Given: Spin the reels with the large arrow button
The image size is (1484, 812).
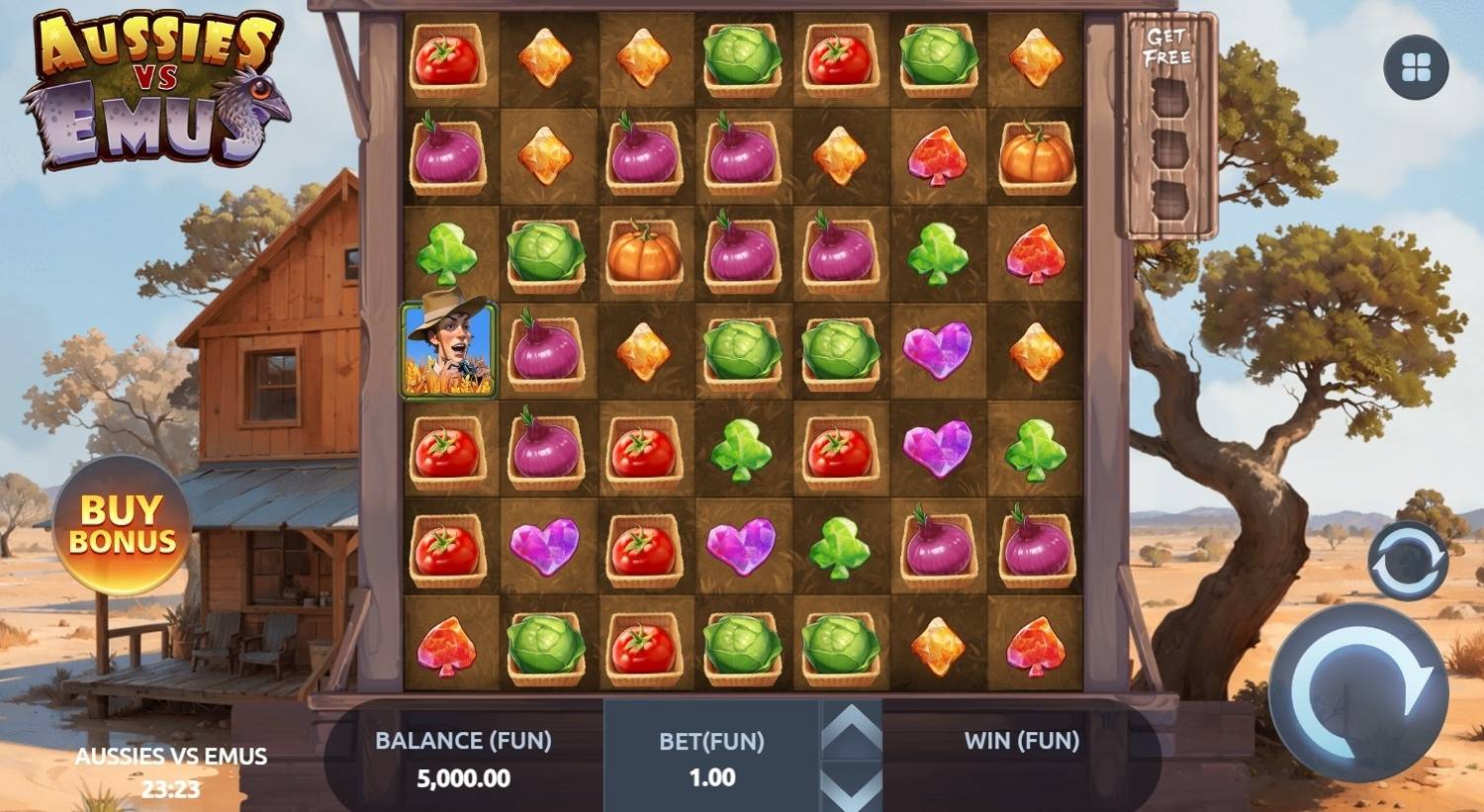Looking at the screenshot, I should pyautogui.click(x=1357, y=691).
